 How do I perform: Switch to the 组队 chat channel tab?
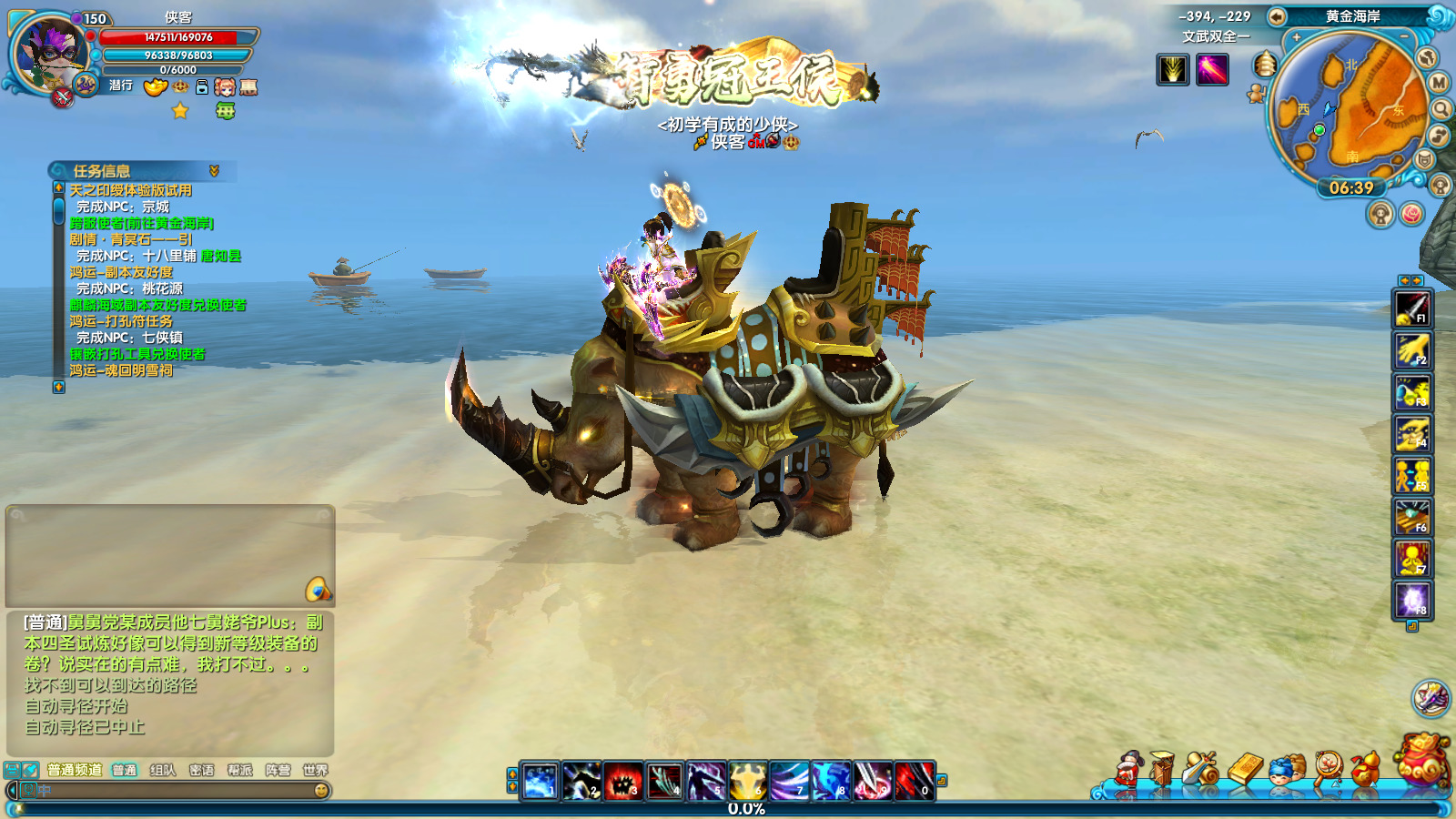[163, 771]
